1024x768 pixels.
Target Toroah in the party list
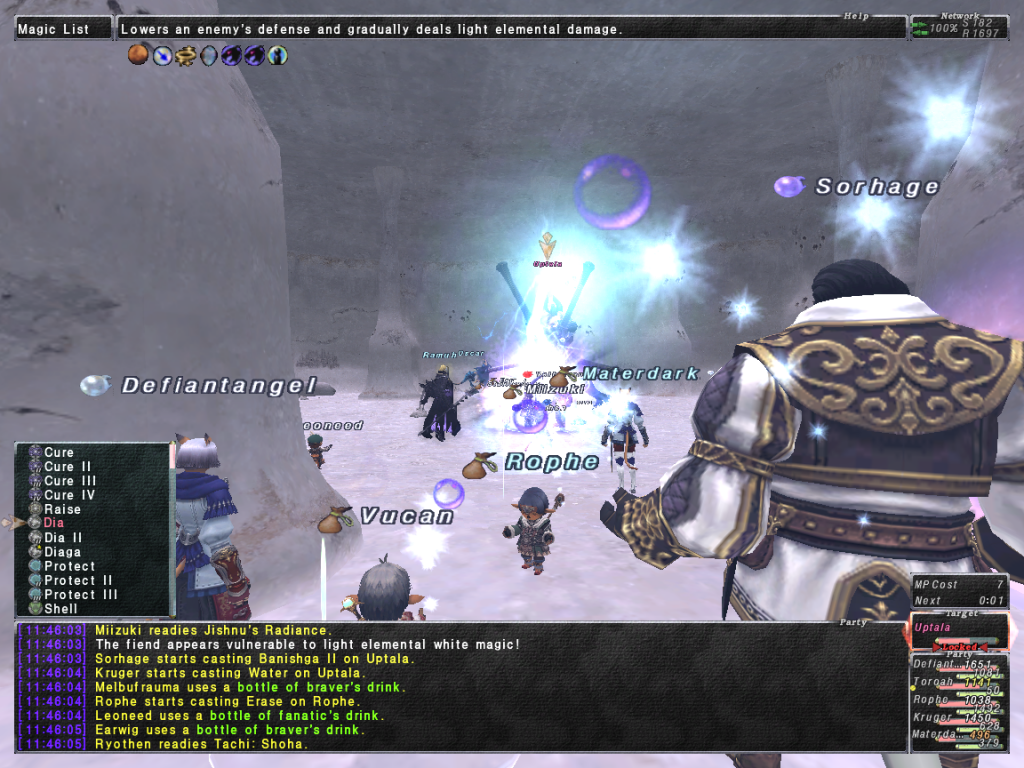point(933,682)
